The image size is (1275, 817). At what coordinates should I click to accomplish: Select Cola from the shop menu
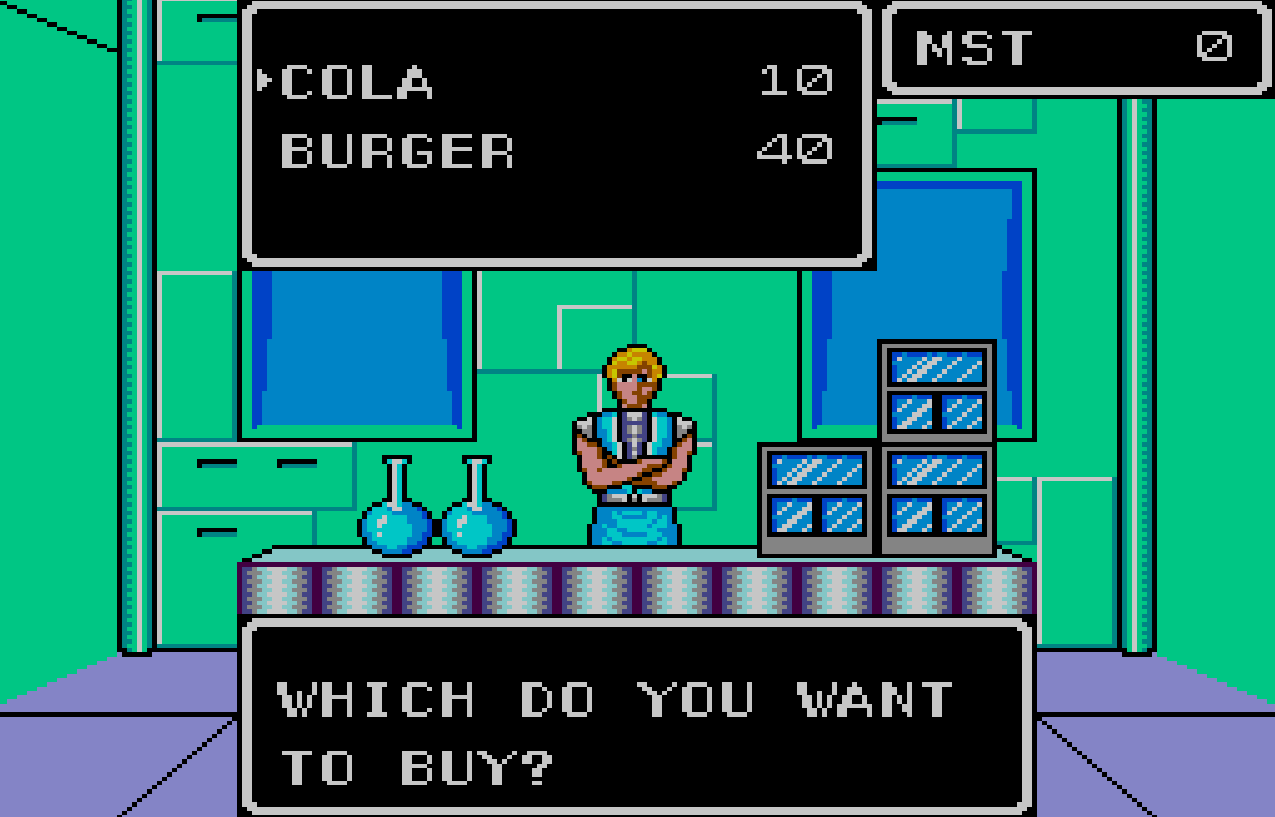(x=357, y=82)
